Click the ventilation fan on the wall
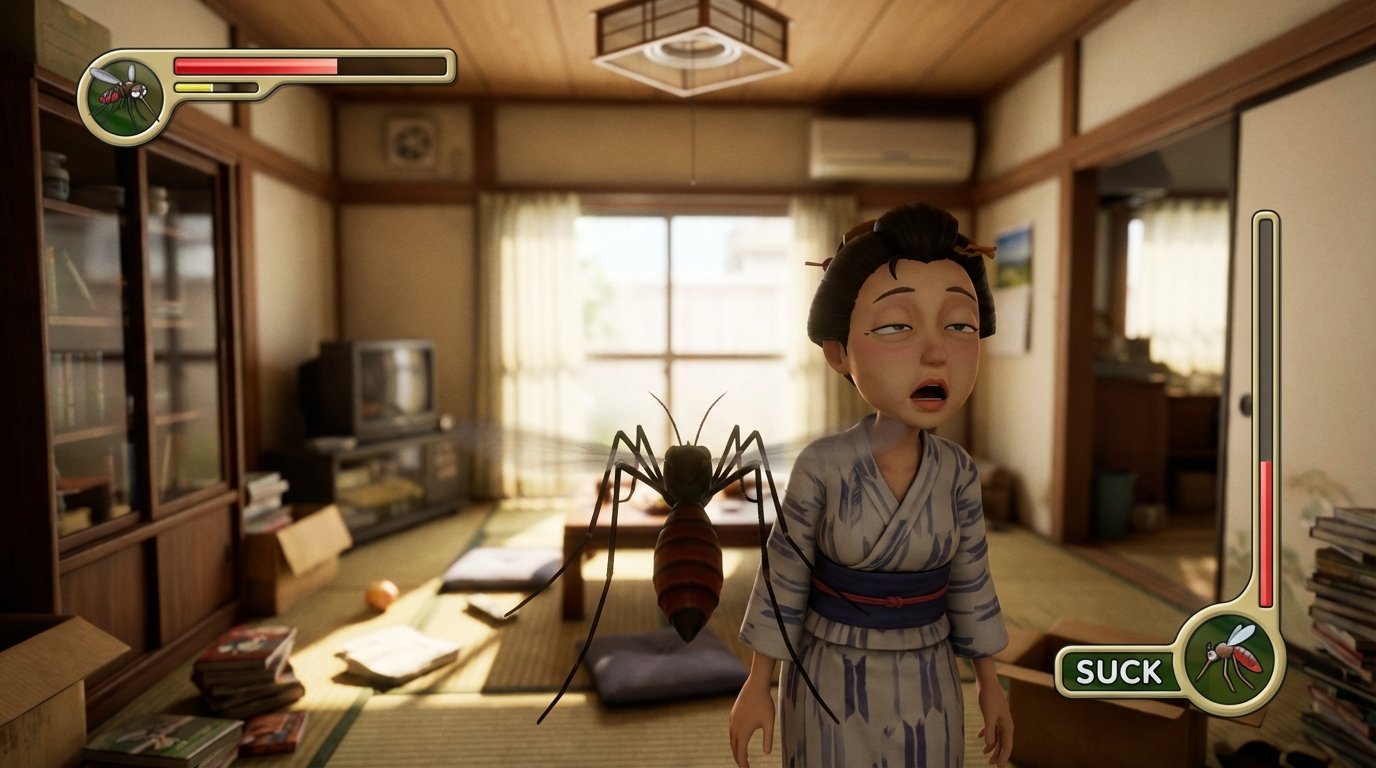The height and width of the screenshot is (768, 1376). pyautogui.click(x=411, y=142)
